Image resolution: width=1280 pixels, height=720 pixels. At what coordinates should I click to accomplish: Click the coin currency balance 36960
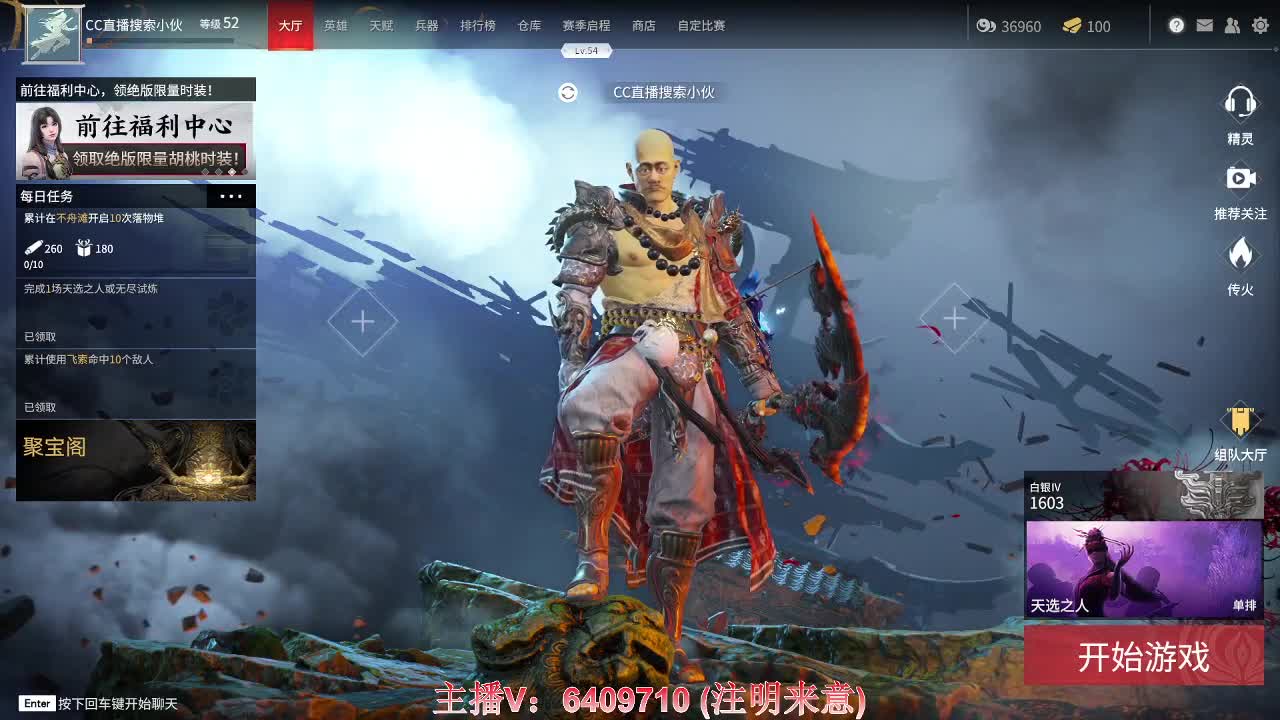(1010, 27)
